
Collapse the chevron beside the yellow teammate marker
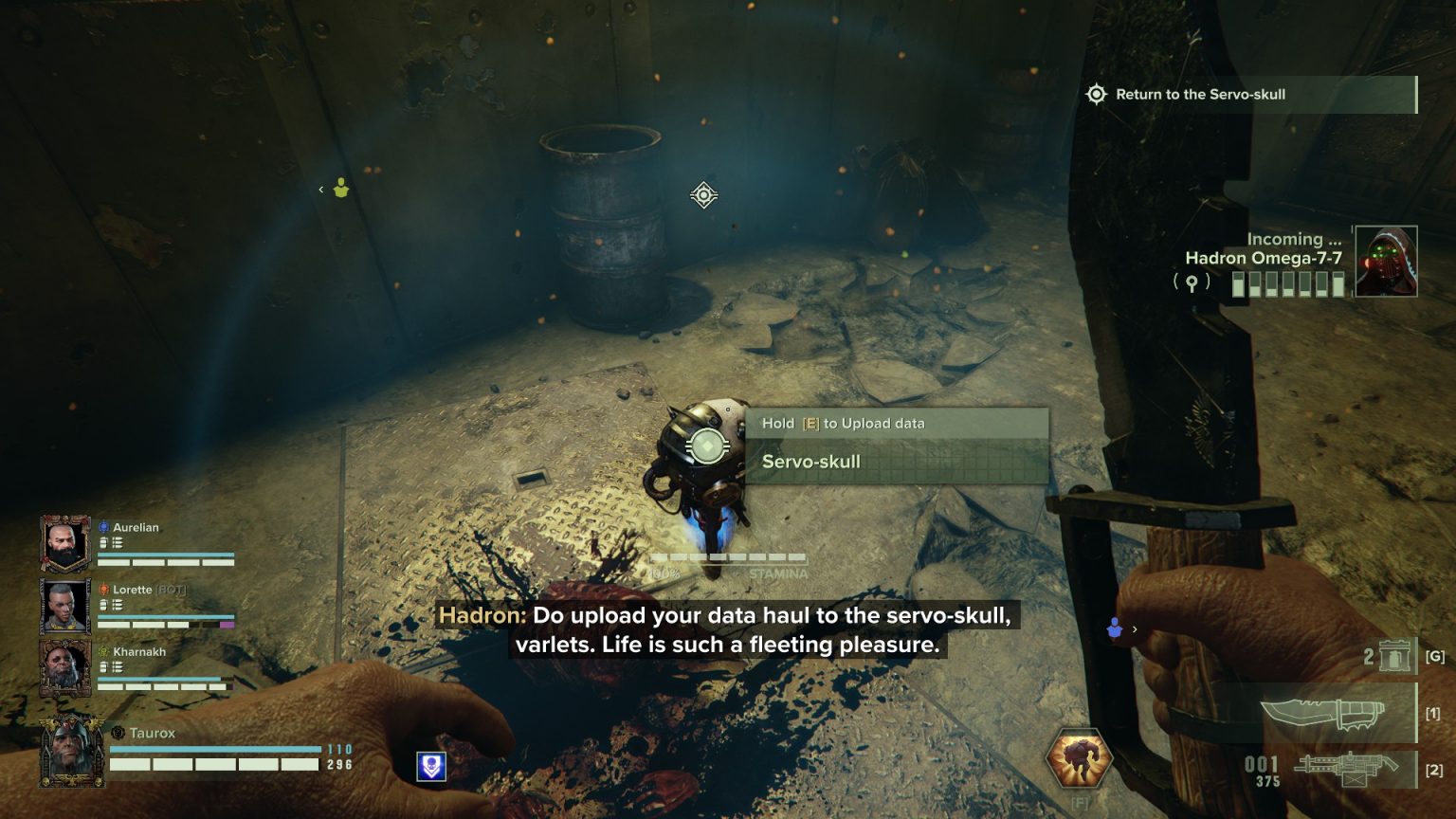321,190
